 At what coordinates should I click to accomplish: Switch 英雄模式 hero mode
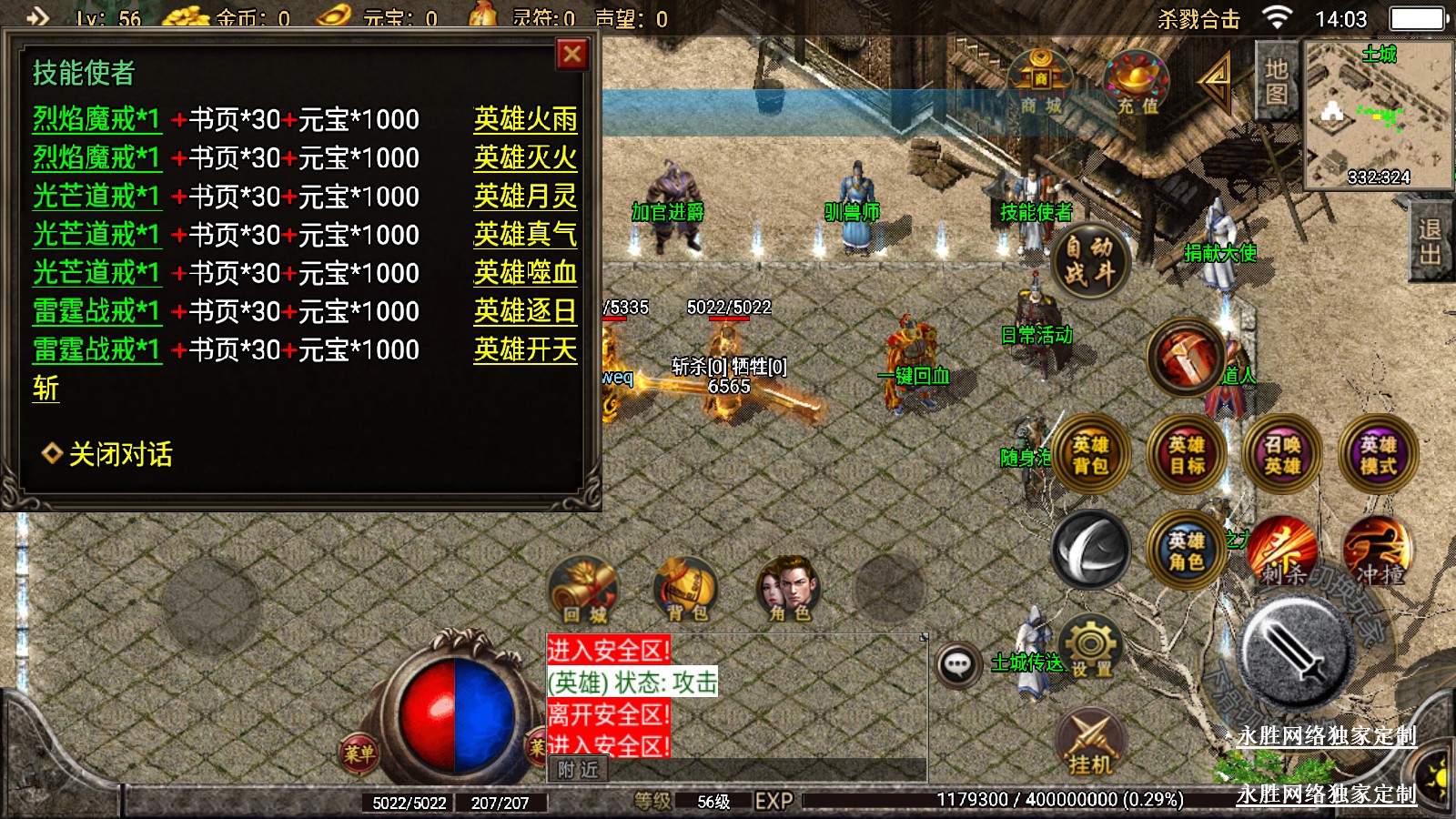1378,455
